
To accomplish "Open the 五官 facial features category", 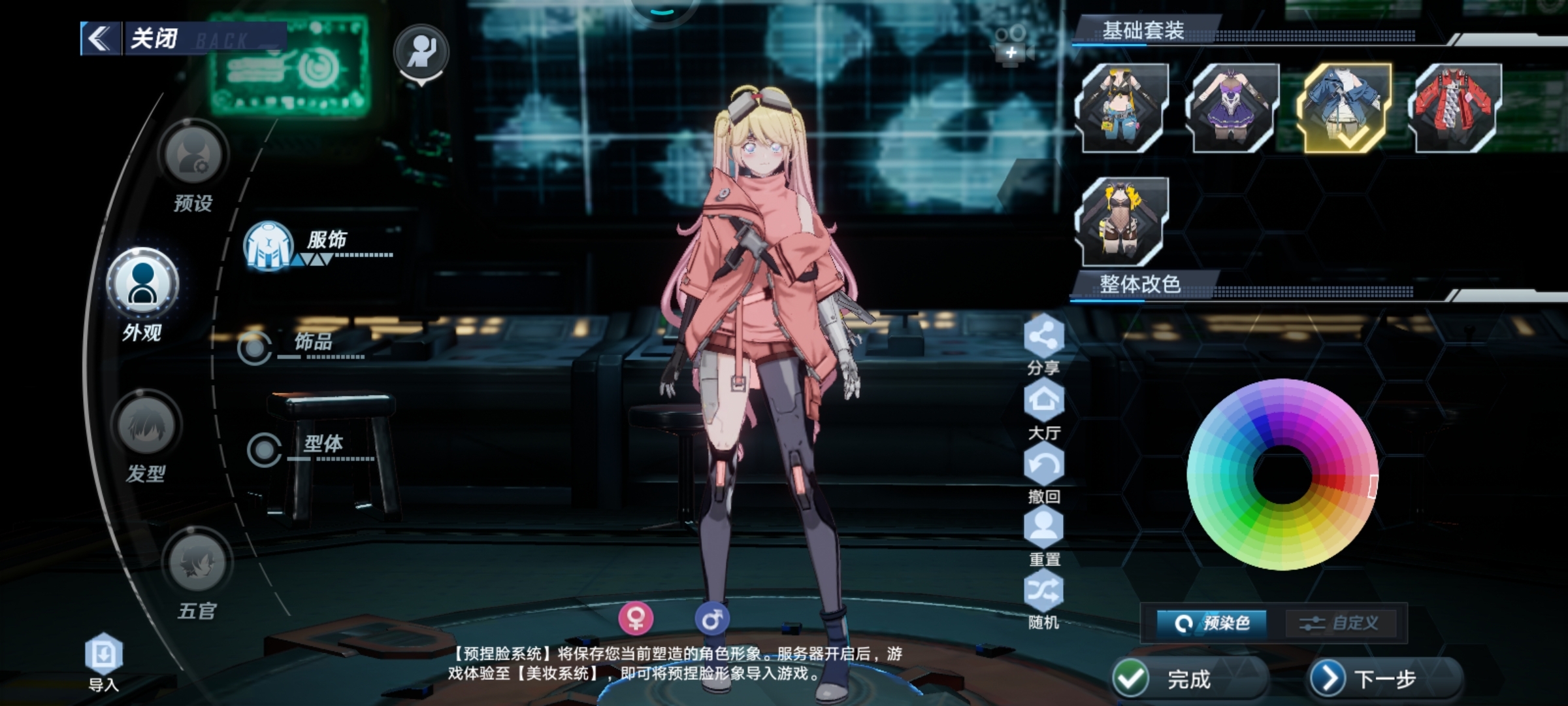I will coord(197,563).
